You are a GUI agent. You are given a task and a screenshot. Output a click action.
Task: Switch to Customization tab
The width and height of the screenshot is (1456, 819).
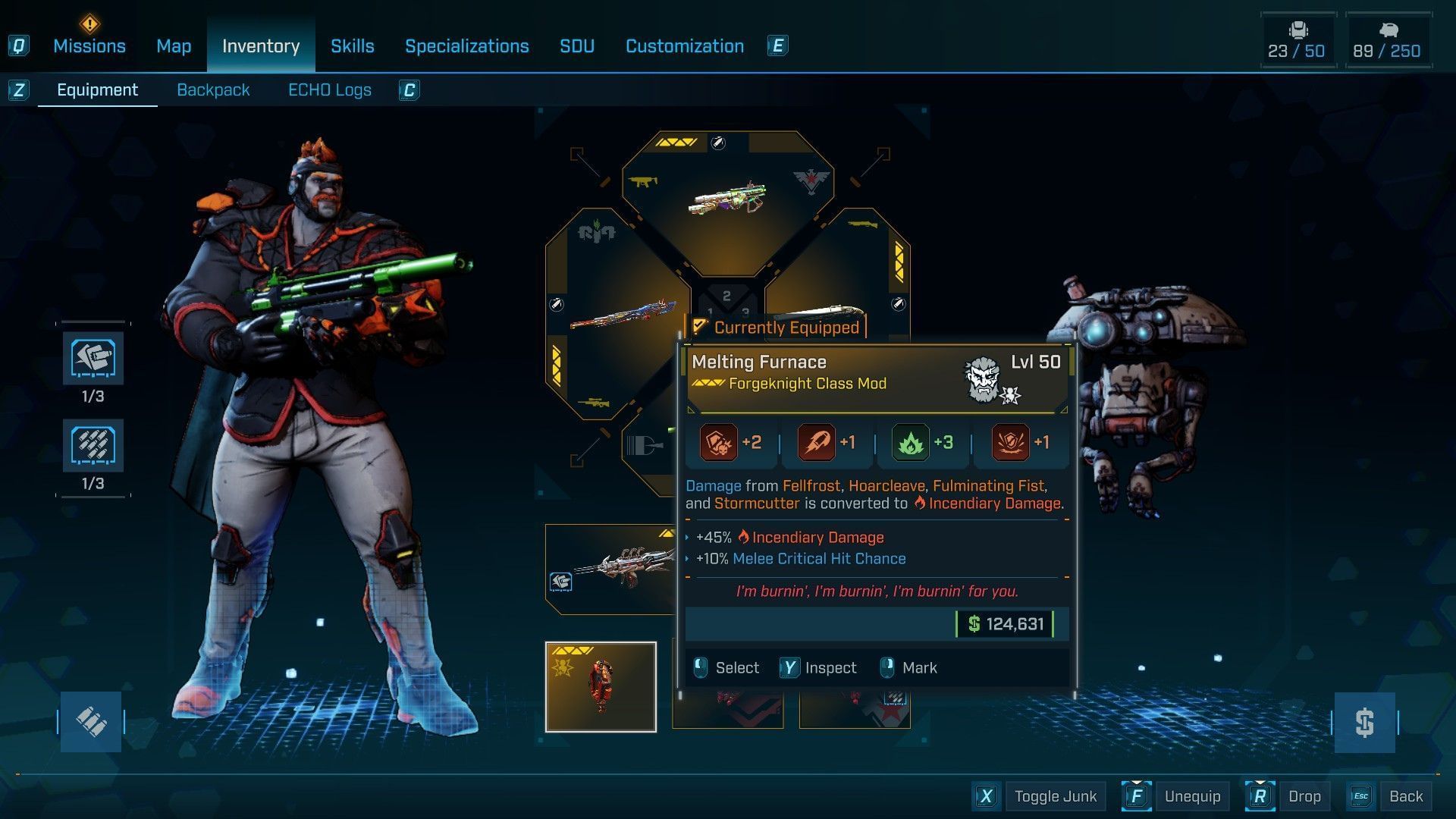click(684, 46)
